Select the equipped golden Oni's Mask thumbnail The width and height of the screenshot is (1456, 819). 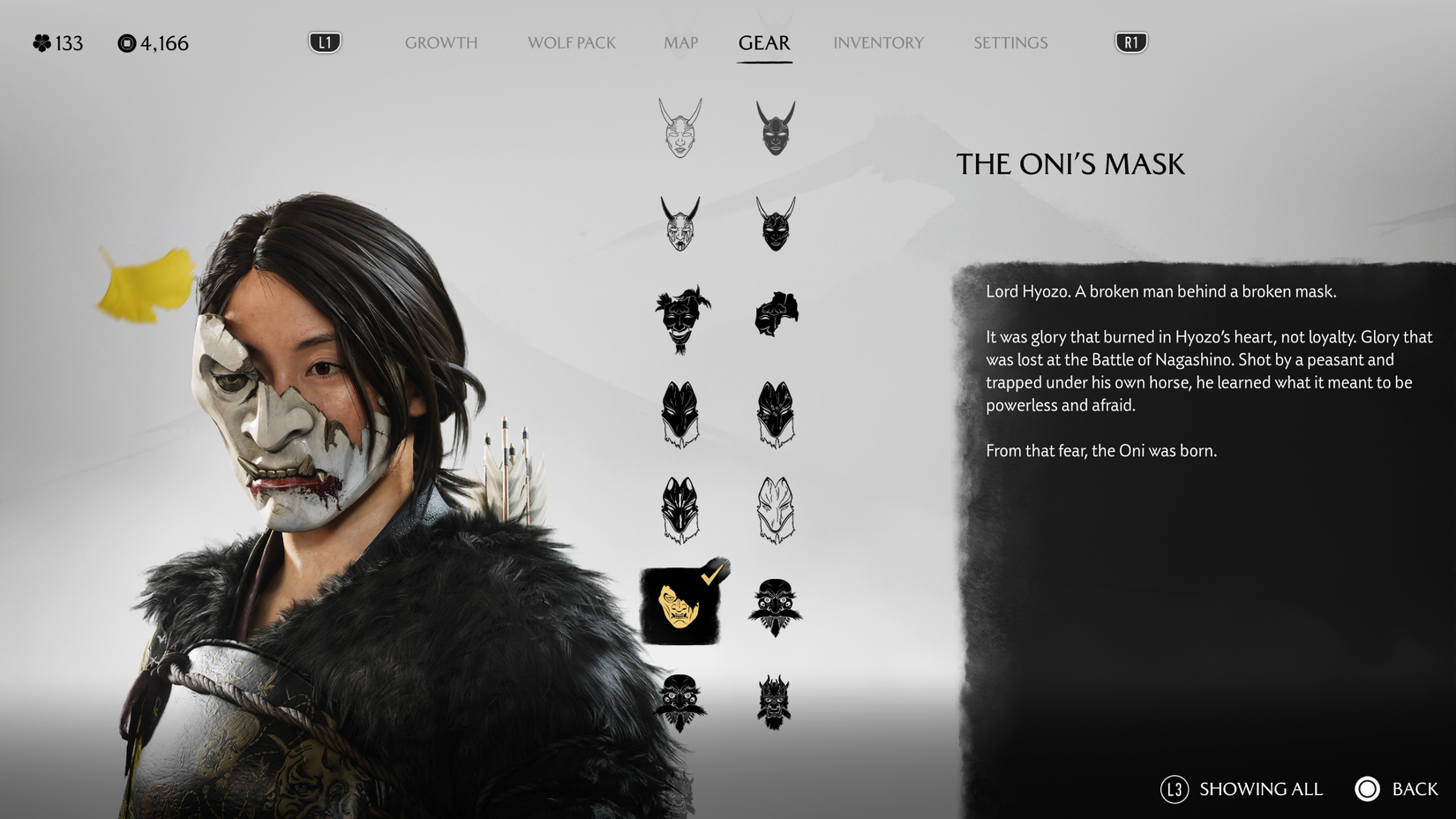click(677, 607)
